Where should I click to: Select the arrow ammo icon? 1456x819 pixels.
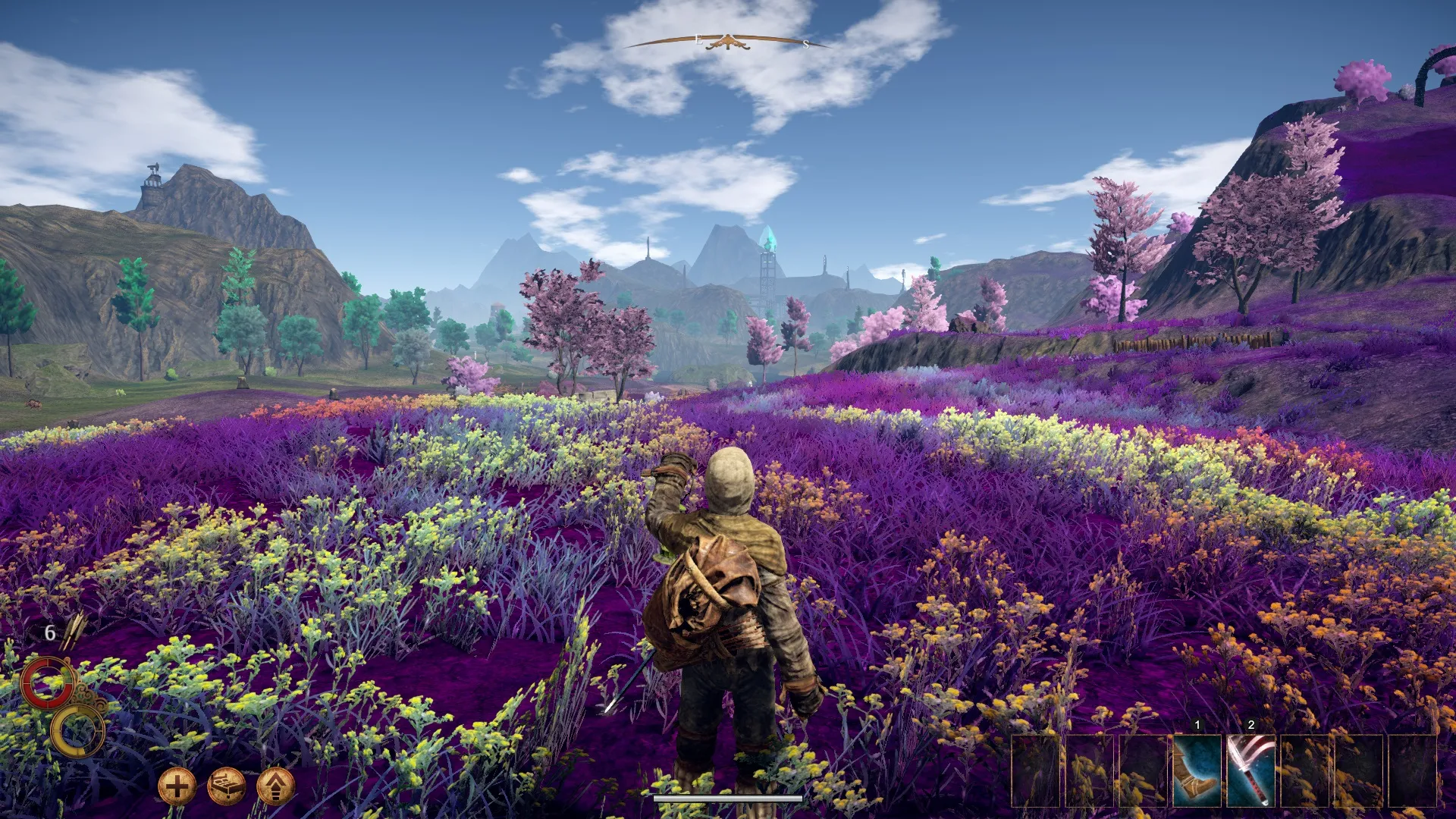click(x=74, y=631)
